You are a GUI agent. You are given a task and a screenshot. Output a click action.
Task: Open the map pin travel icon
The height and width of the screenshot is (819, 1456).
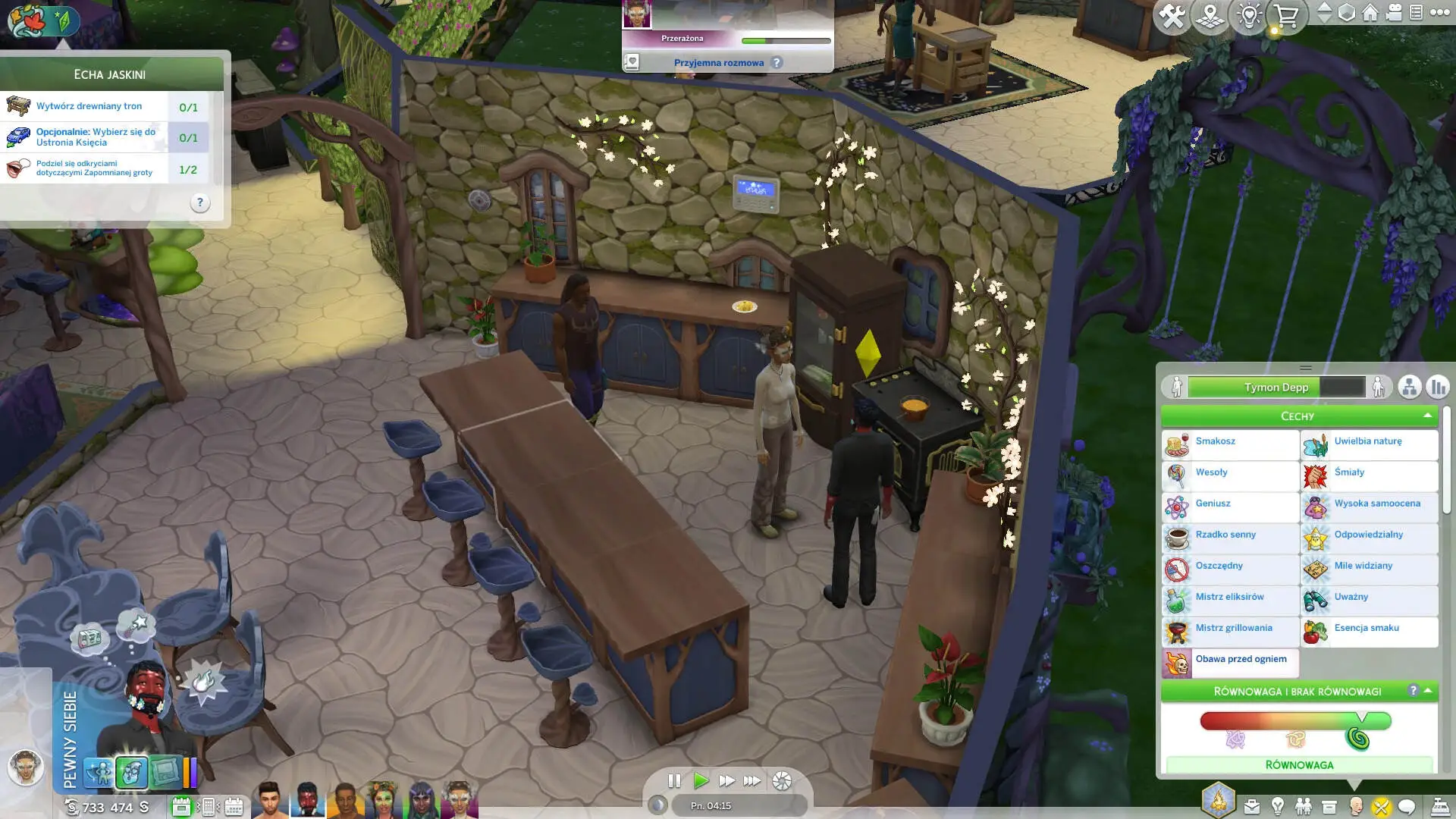[1210, 15]
